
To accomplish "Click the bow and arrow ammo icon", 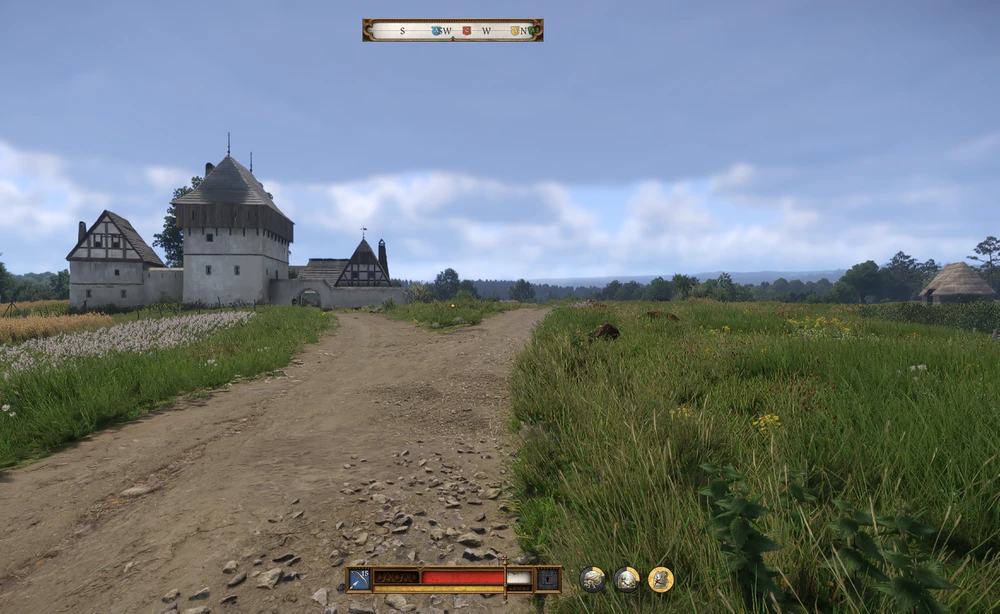I will point(360,579).
